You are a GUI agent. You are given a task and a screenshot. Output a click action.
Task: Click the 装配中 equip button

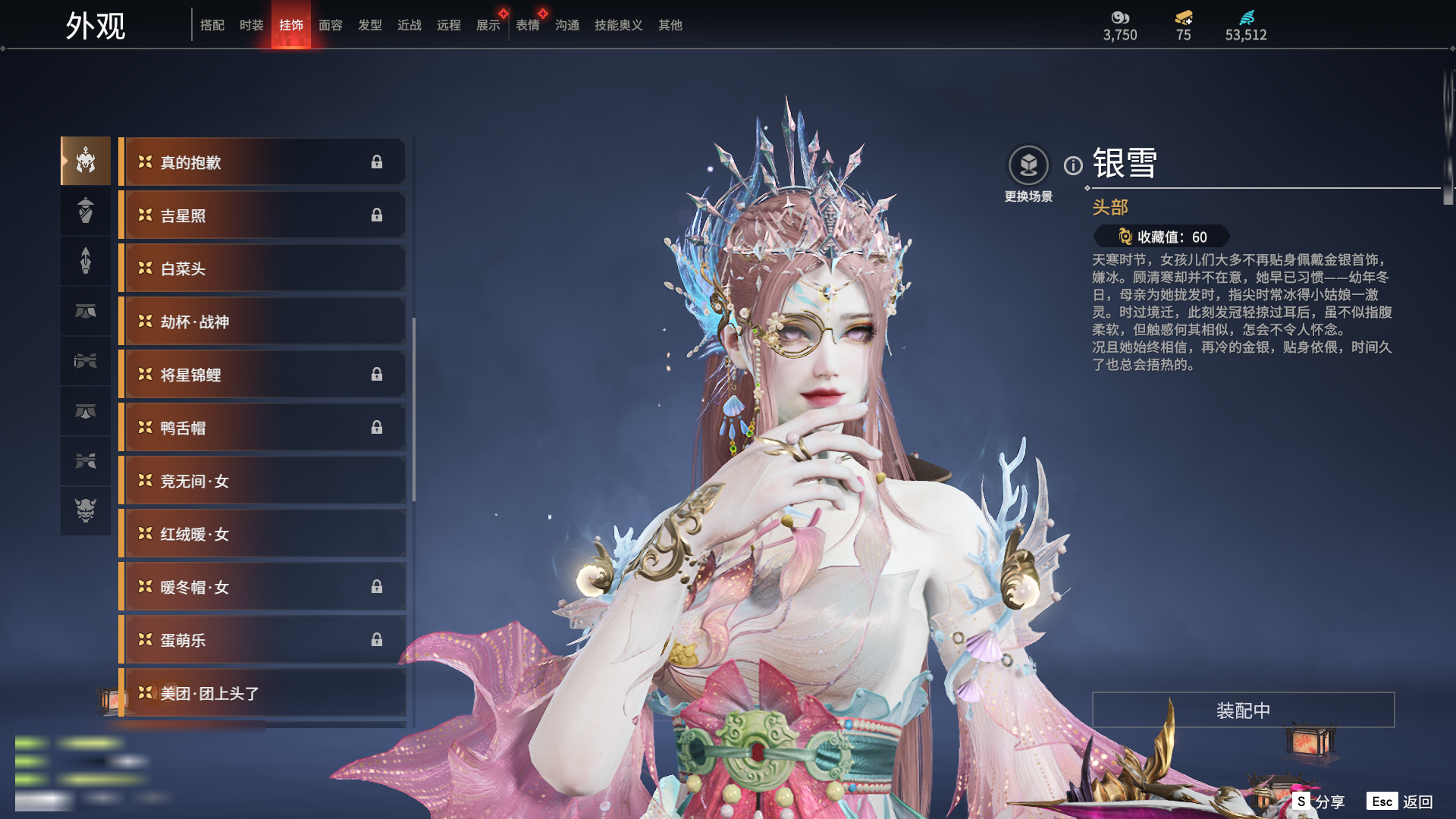tap(1243, 710)
